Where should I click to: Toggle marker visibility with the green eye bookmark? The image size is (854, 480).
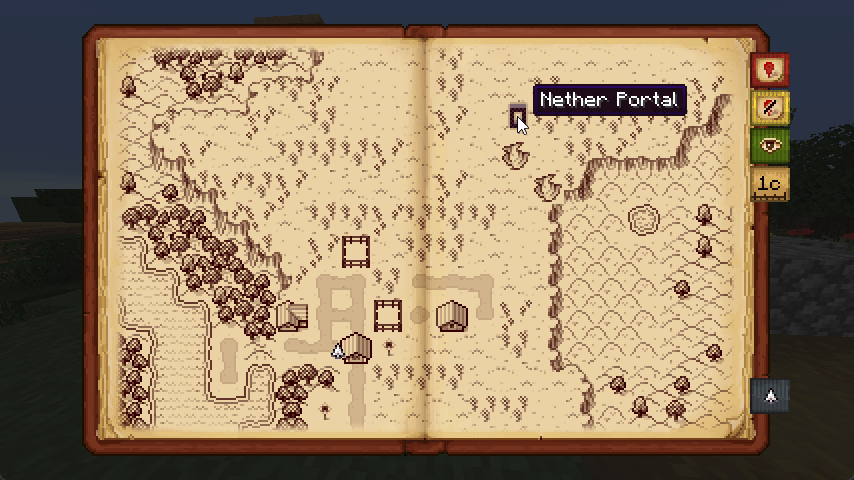(x=769, y=145)
